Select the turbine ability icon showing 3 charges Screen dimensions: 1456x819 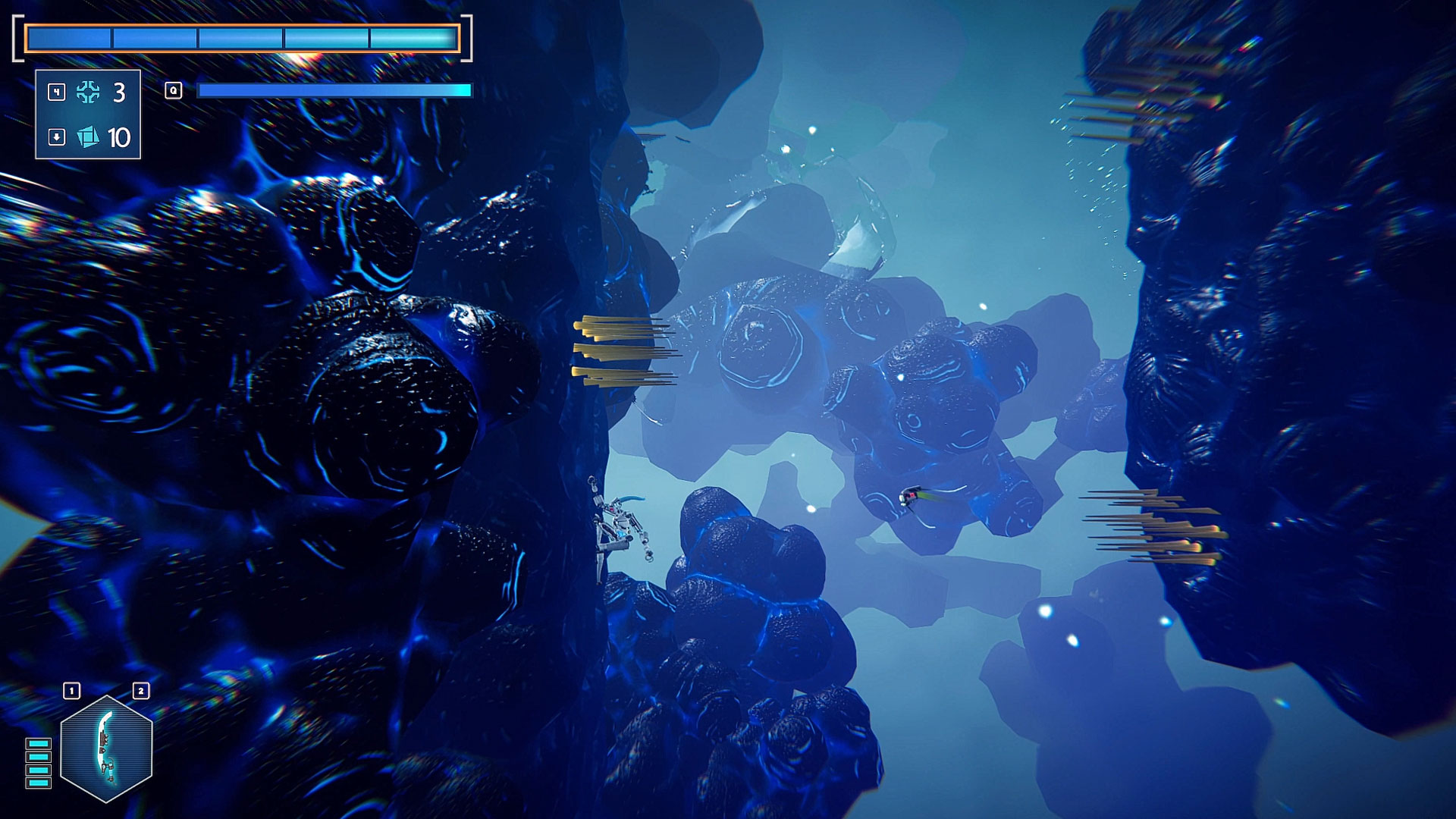[89, 93]
